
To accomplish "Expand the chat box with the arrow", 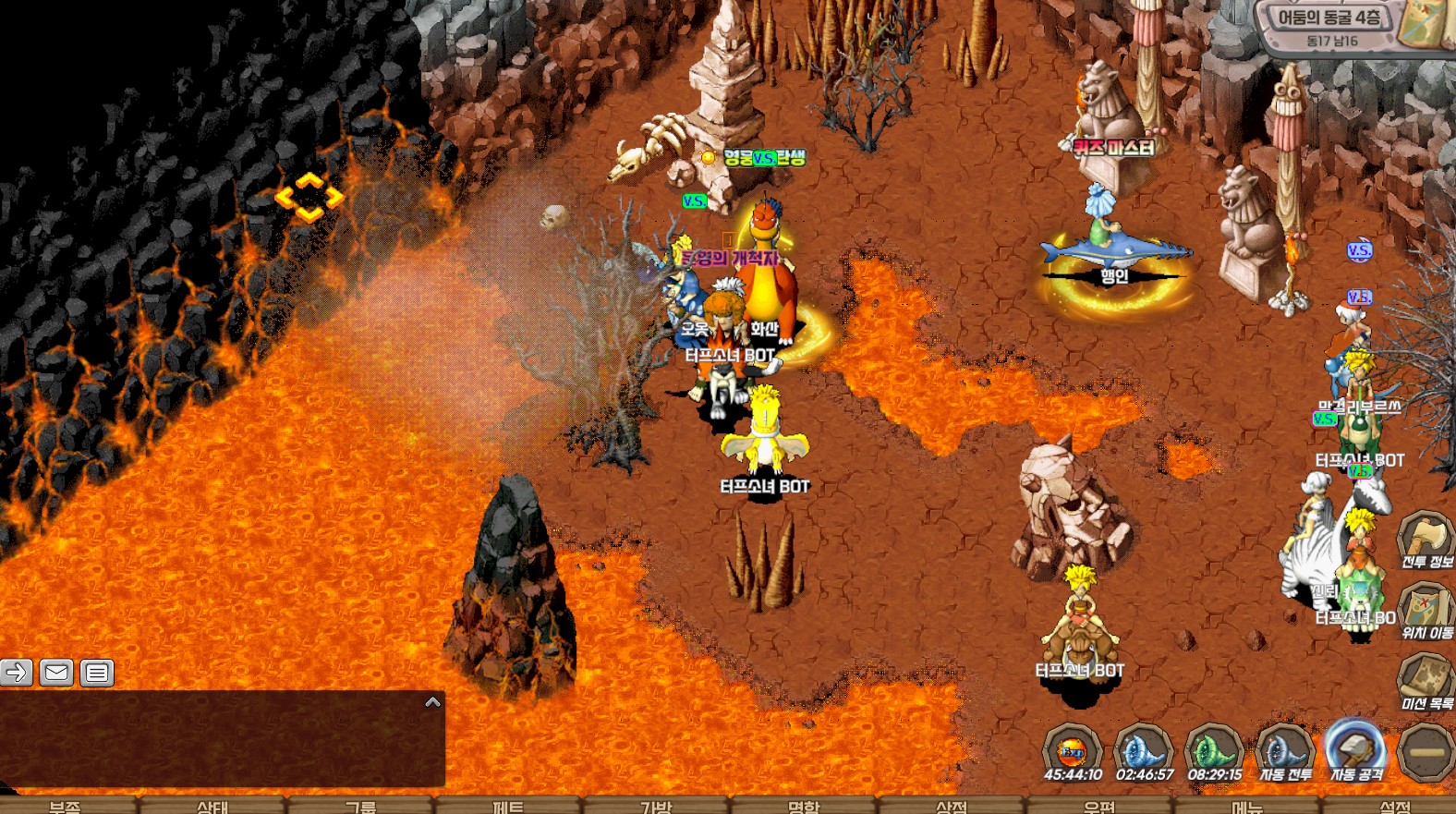I will click(x=432, y=702).
